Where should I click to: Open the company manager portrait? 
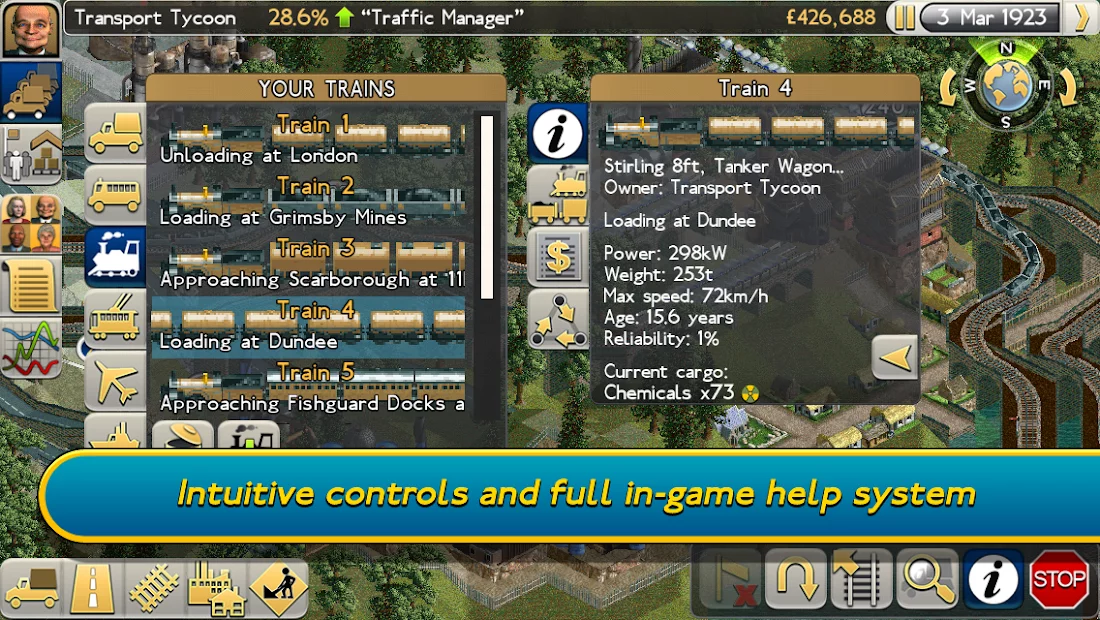click(31, 30)
